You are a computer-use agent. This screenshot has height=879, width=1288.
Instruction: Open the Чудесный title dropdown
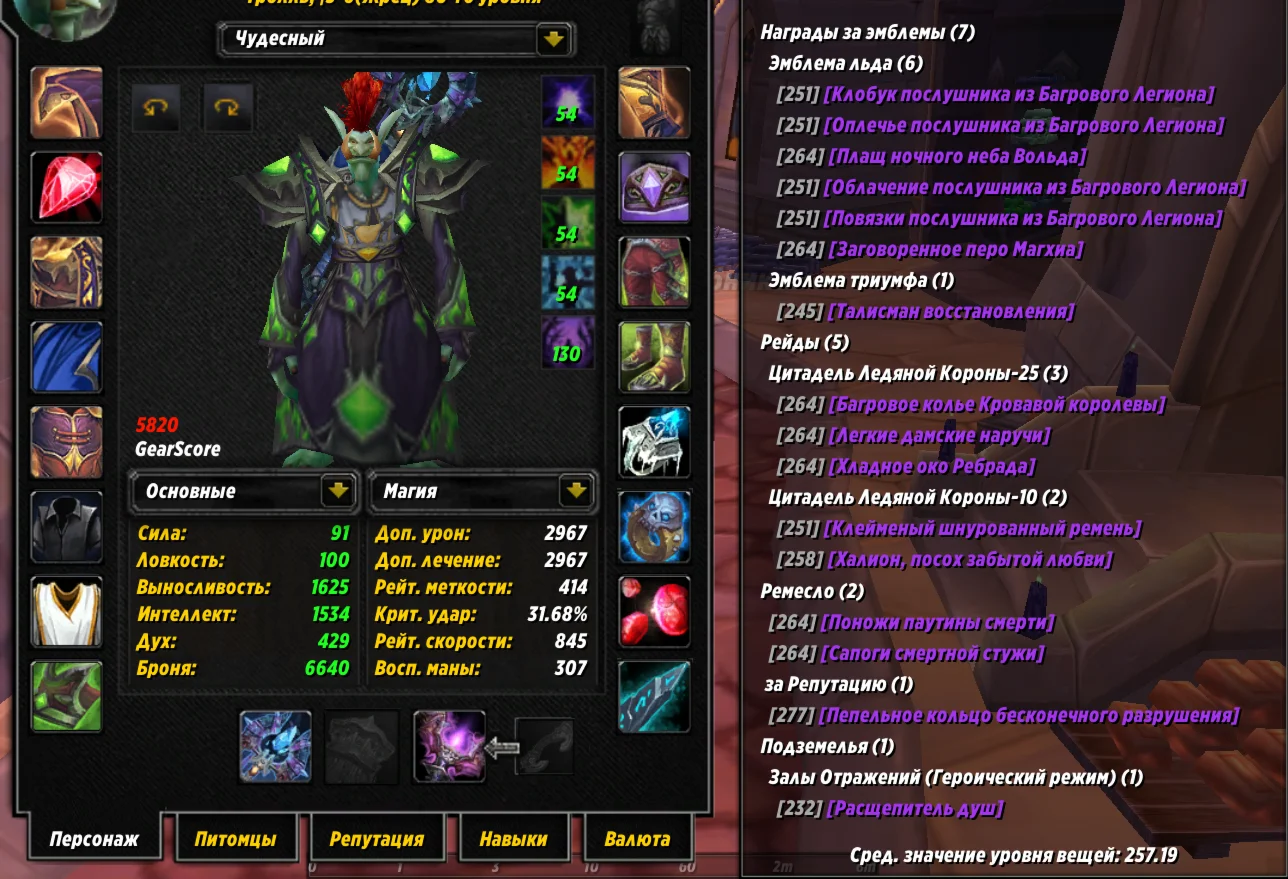(553, 41)
